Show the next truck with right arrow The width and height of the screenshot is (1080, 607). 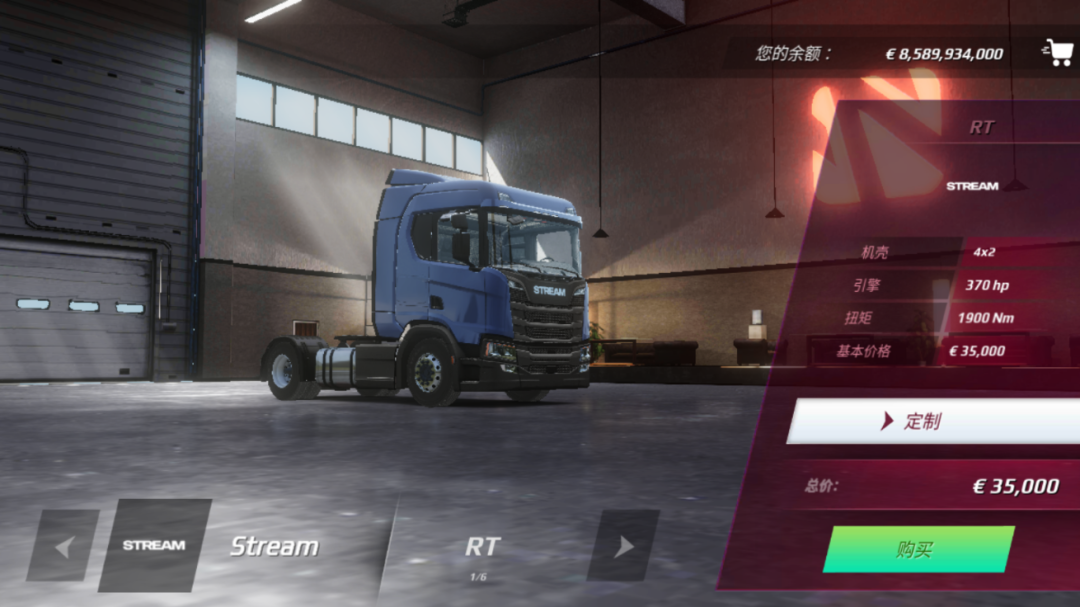point(624,546)
